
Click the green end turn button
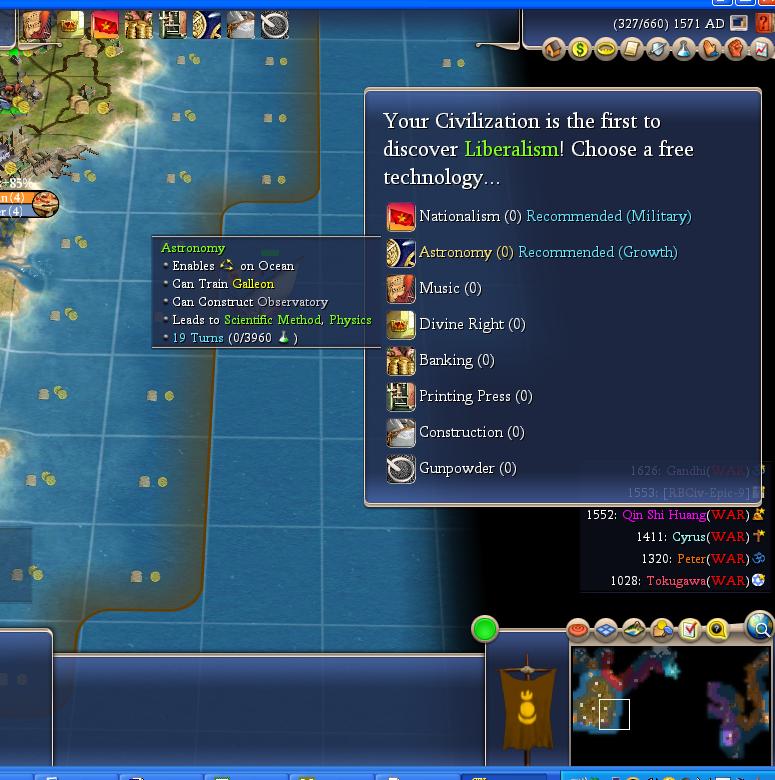[485, 629]
